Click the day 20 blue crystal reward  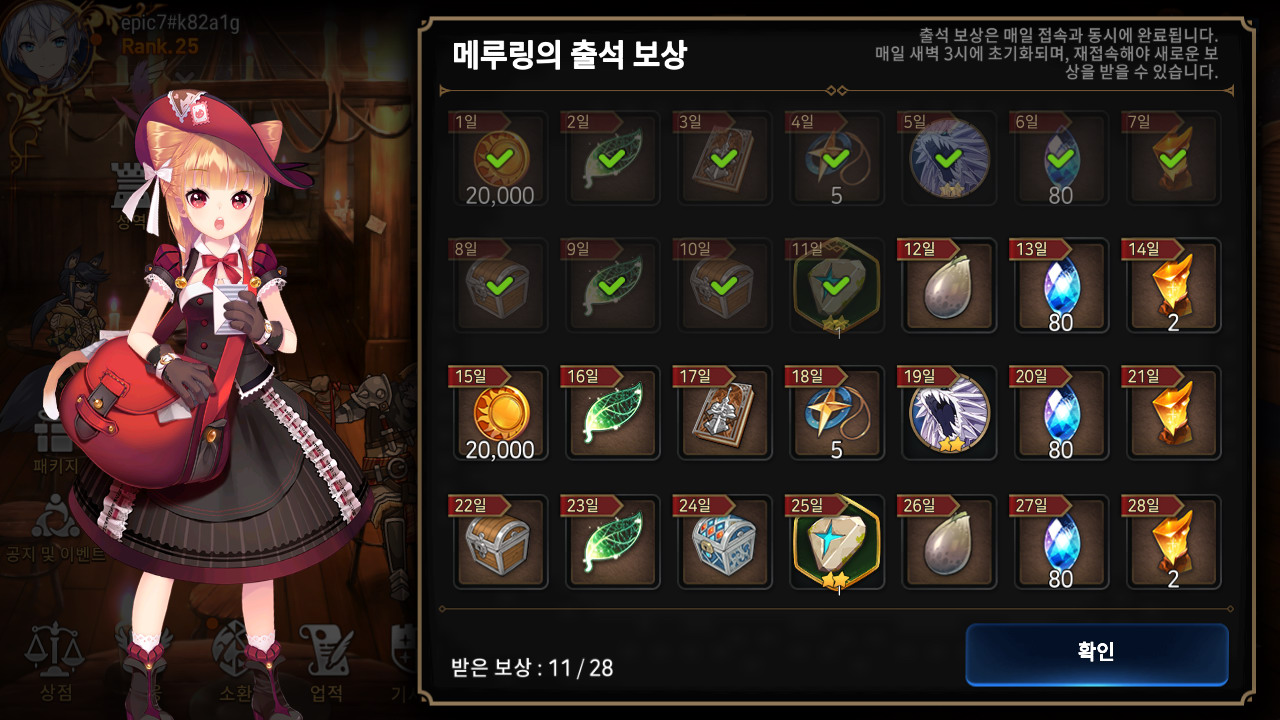[x=1060, y=414]
